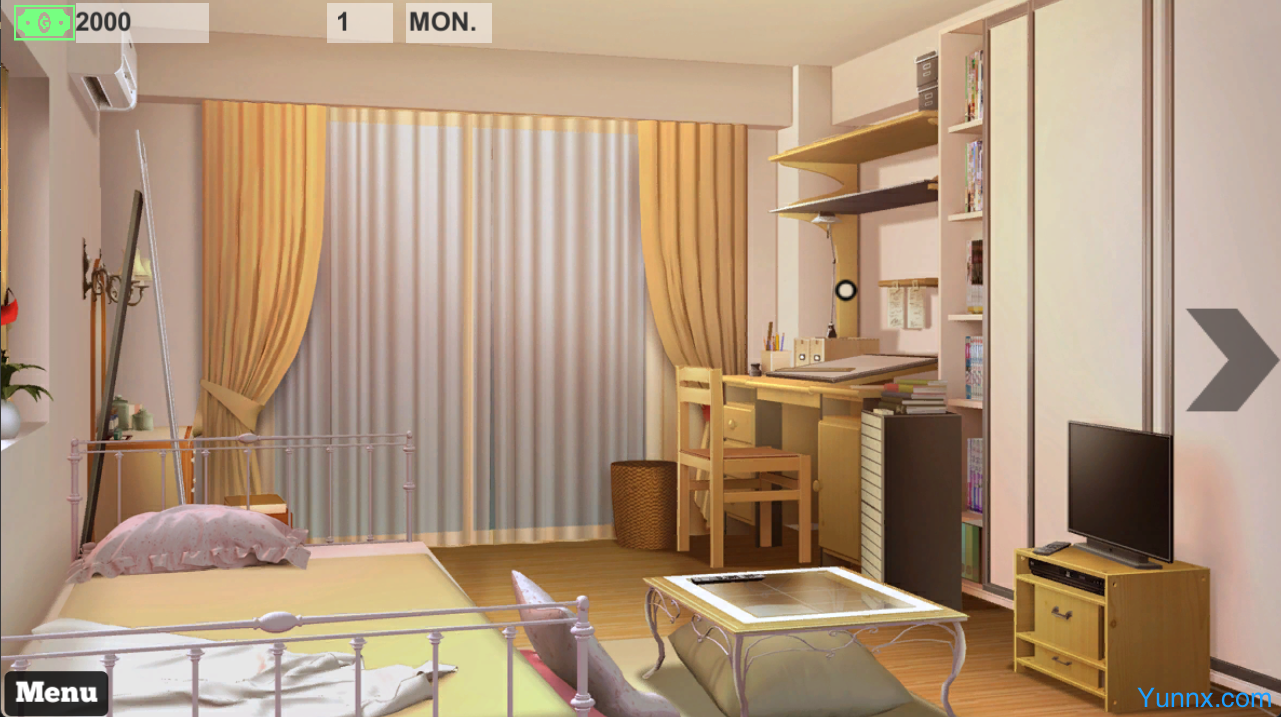Open the Menu button
The image size is (1281, 717).
pos(56,692)
